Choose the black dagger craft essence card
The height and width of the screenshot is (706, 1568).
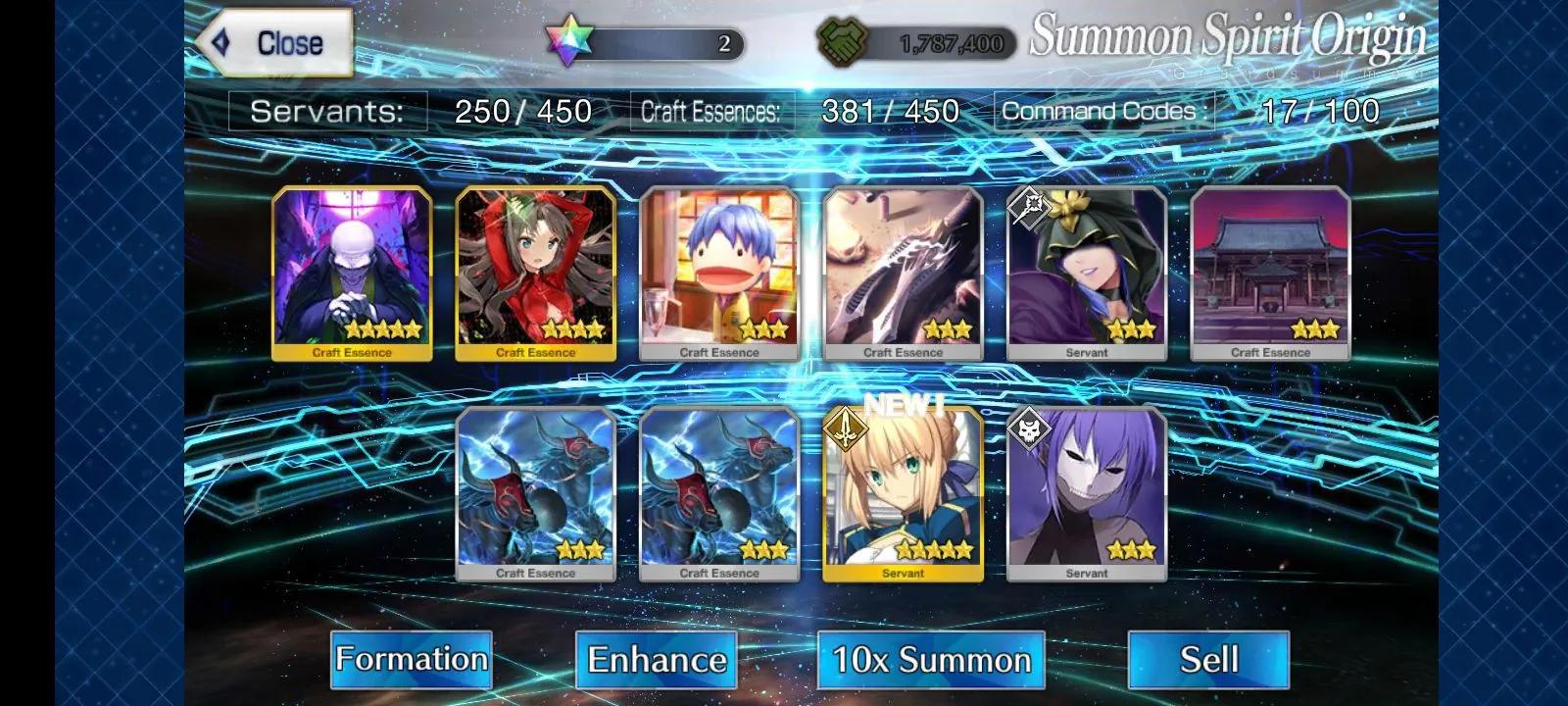click(903, 274)
